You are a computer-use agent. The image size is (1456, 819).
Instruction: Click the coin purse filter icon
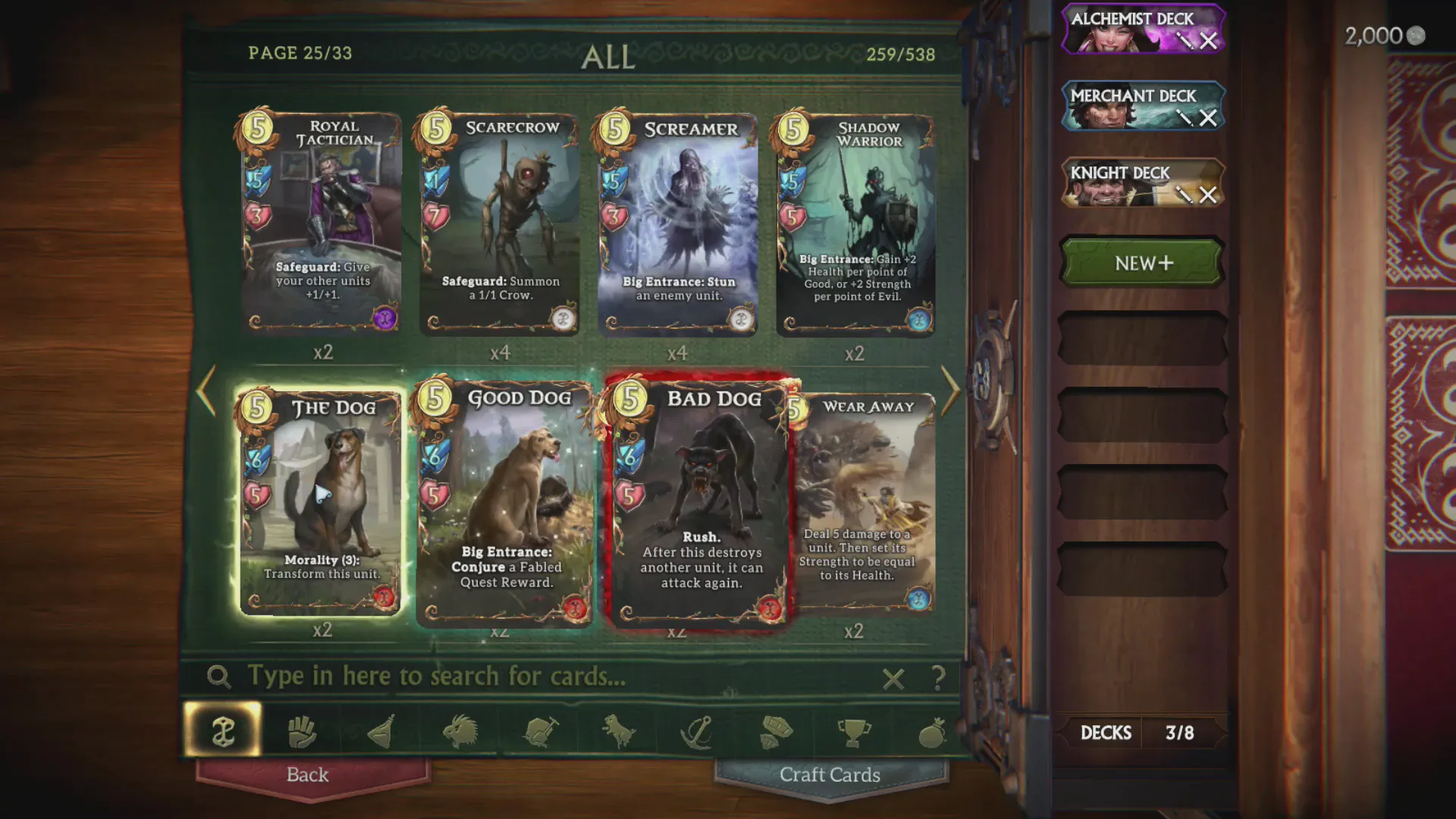pyautogui.click(x=933, y=730)
